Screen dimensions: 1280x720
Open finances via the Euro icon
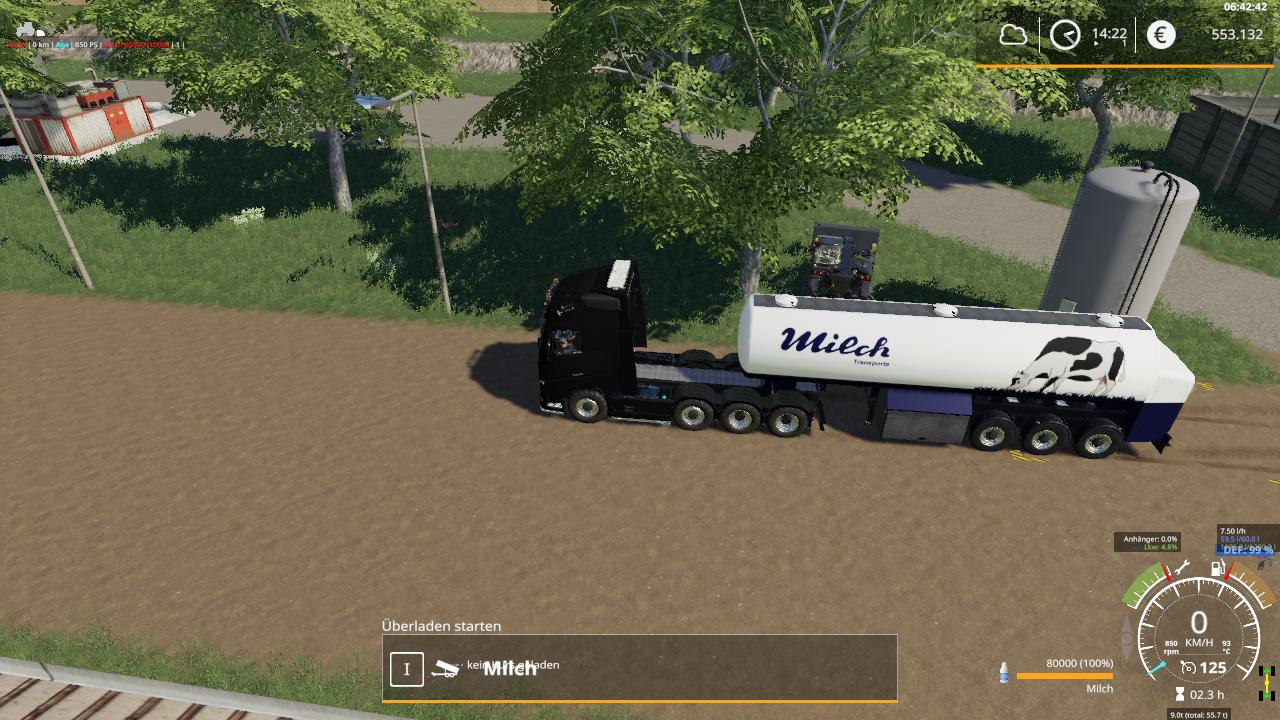click(1160, 36)
